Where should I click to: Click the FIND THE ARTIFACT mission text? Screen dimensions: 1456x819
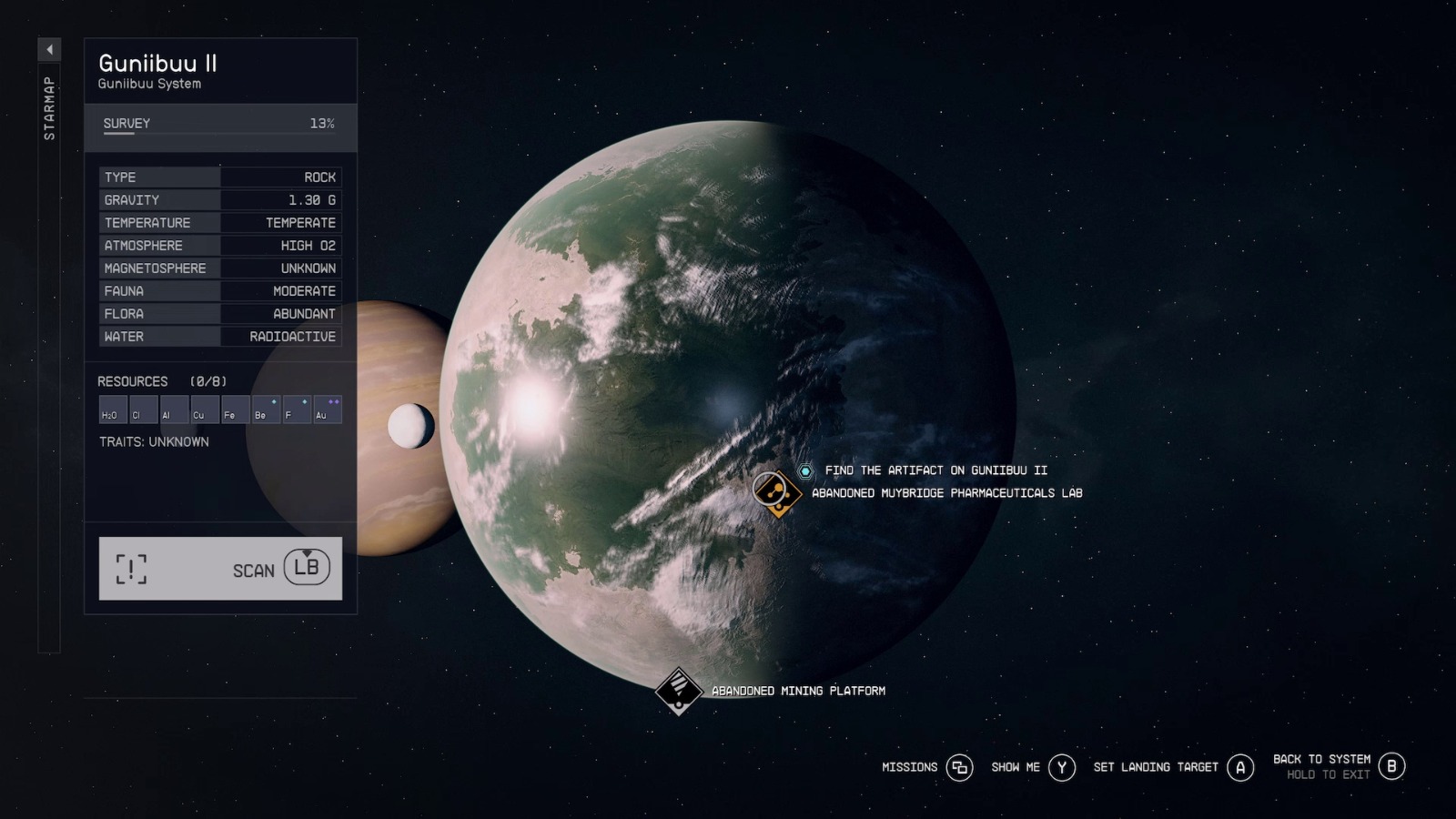[934, 470]
